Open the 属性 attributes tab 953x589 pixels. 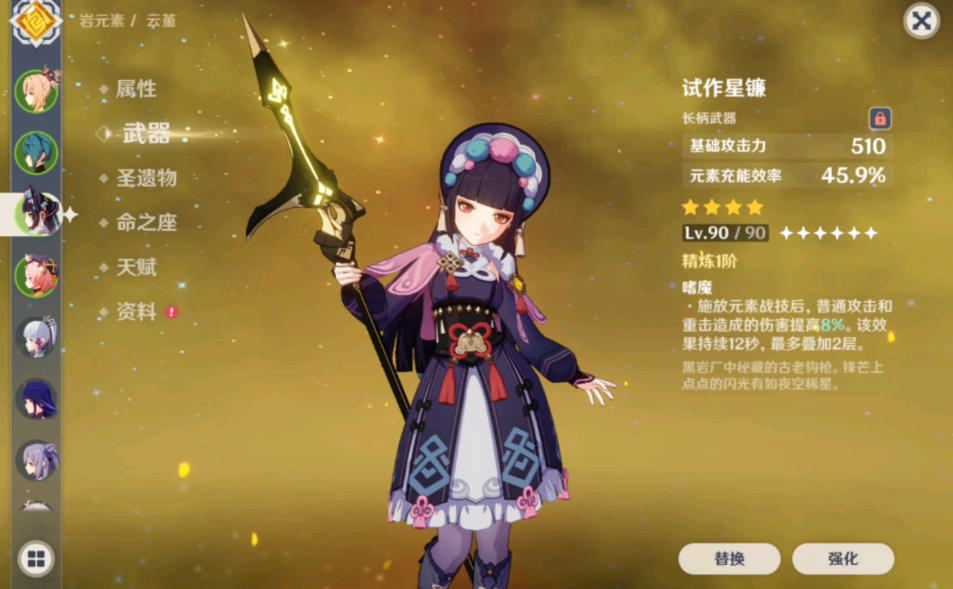[x=136, y=89]
